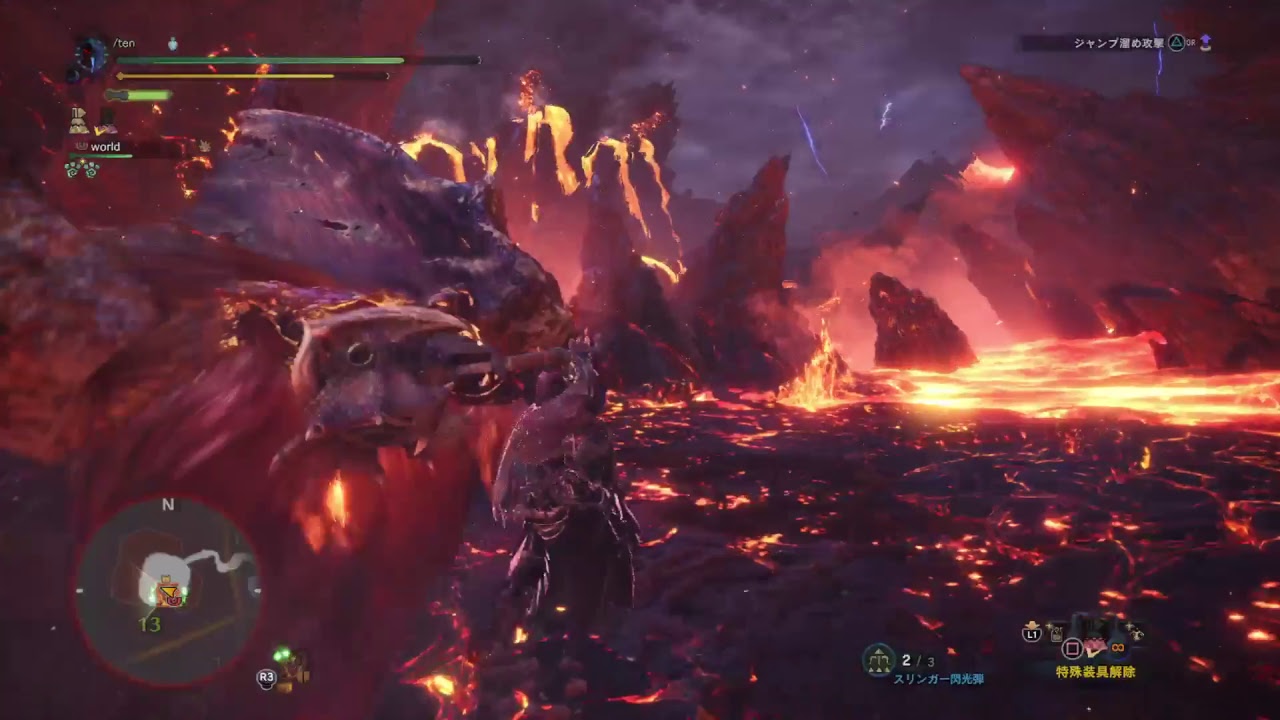
Task: Click the area number 13 on the minimap
Action: click(150, 624)
